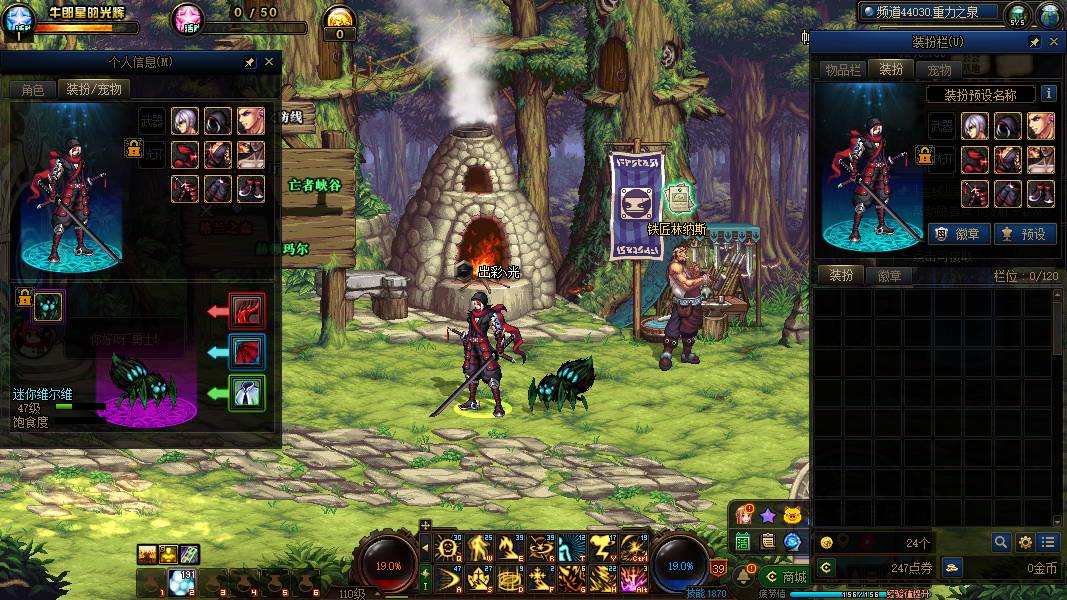The width and height of the screenshot is (1067, 600).
Task: Open the notification bell icon
Action: click(744, 576)
